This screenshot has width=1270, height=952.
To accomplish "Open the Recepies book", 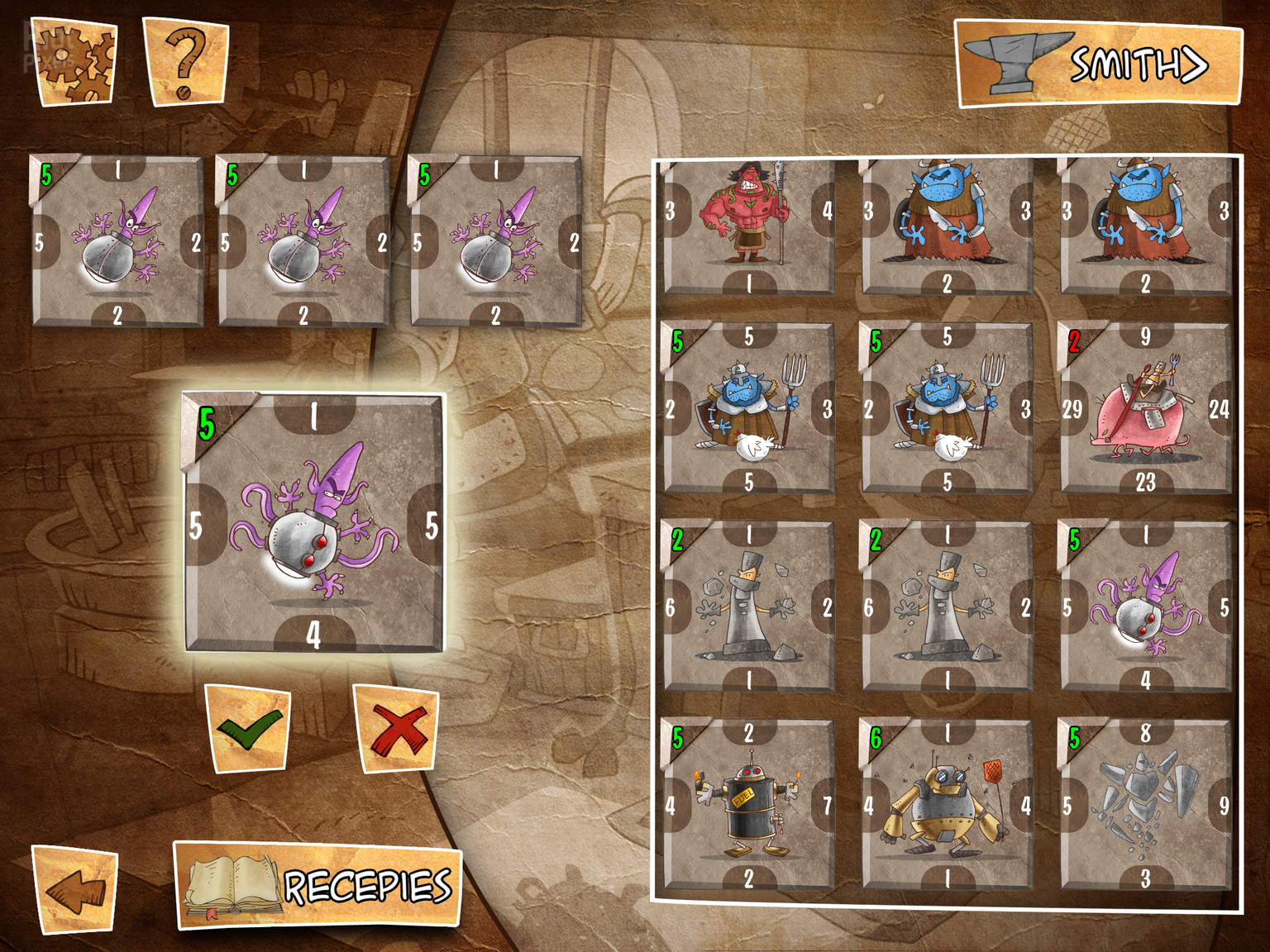I will [x=317, y=886].
